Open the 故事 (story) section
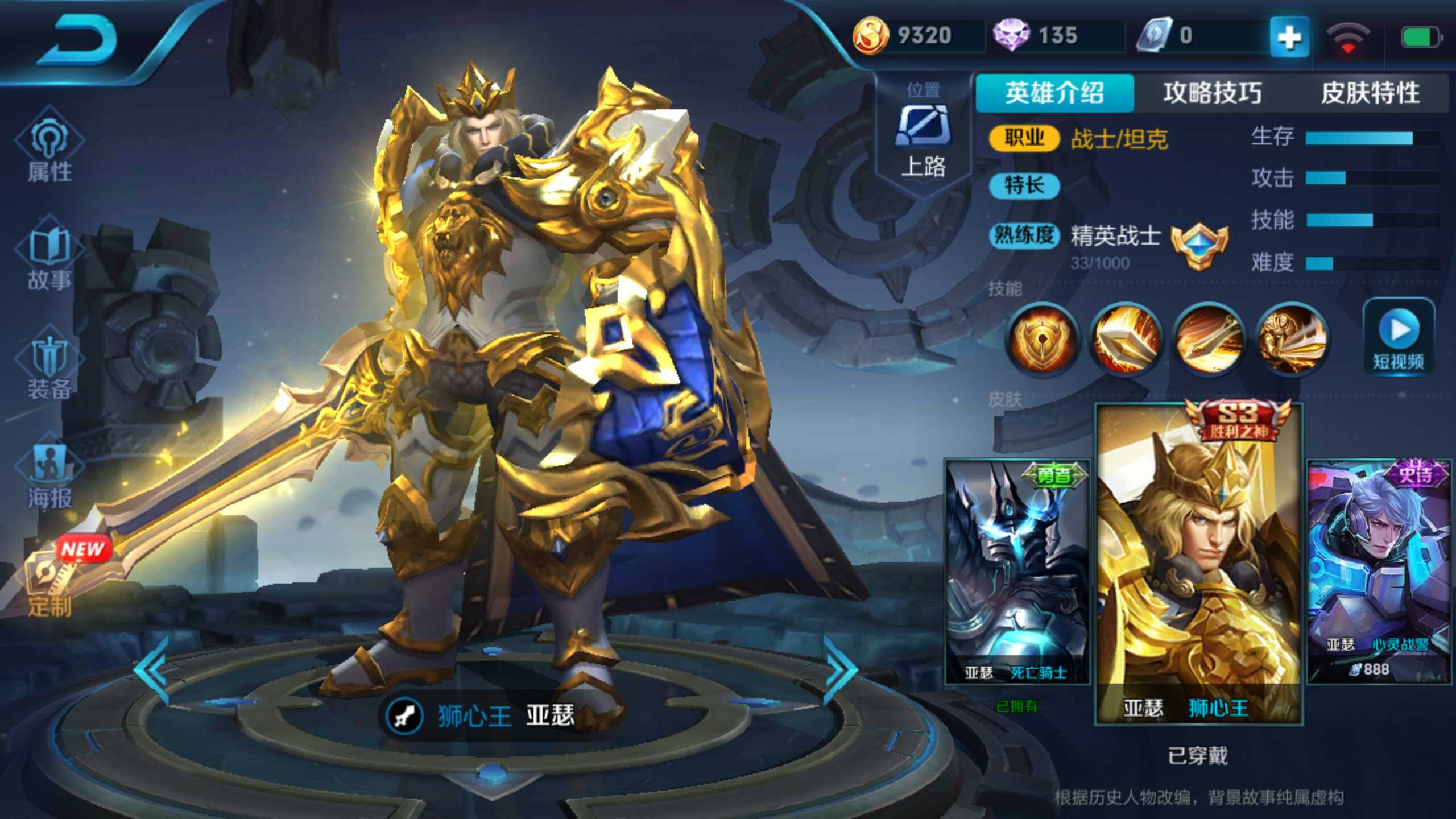Screen dimensions: 1456x819 [48, 256]
